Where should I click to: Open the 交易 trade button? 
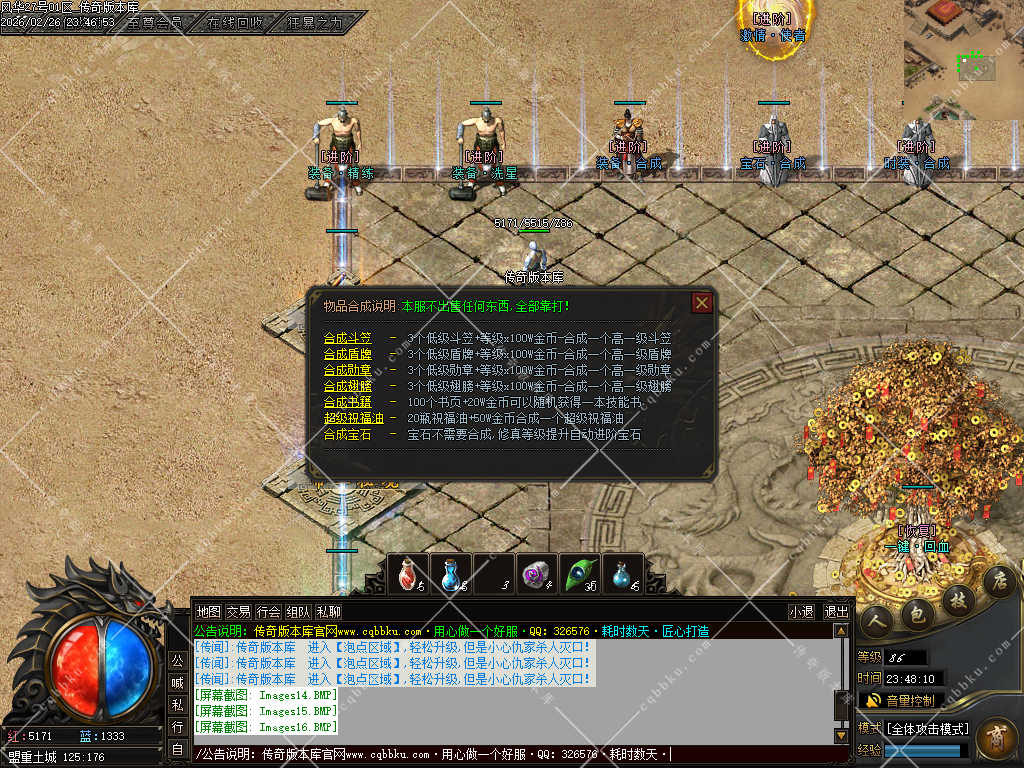(238, 611)
